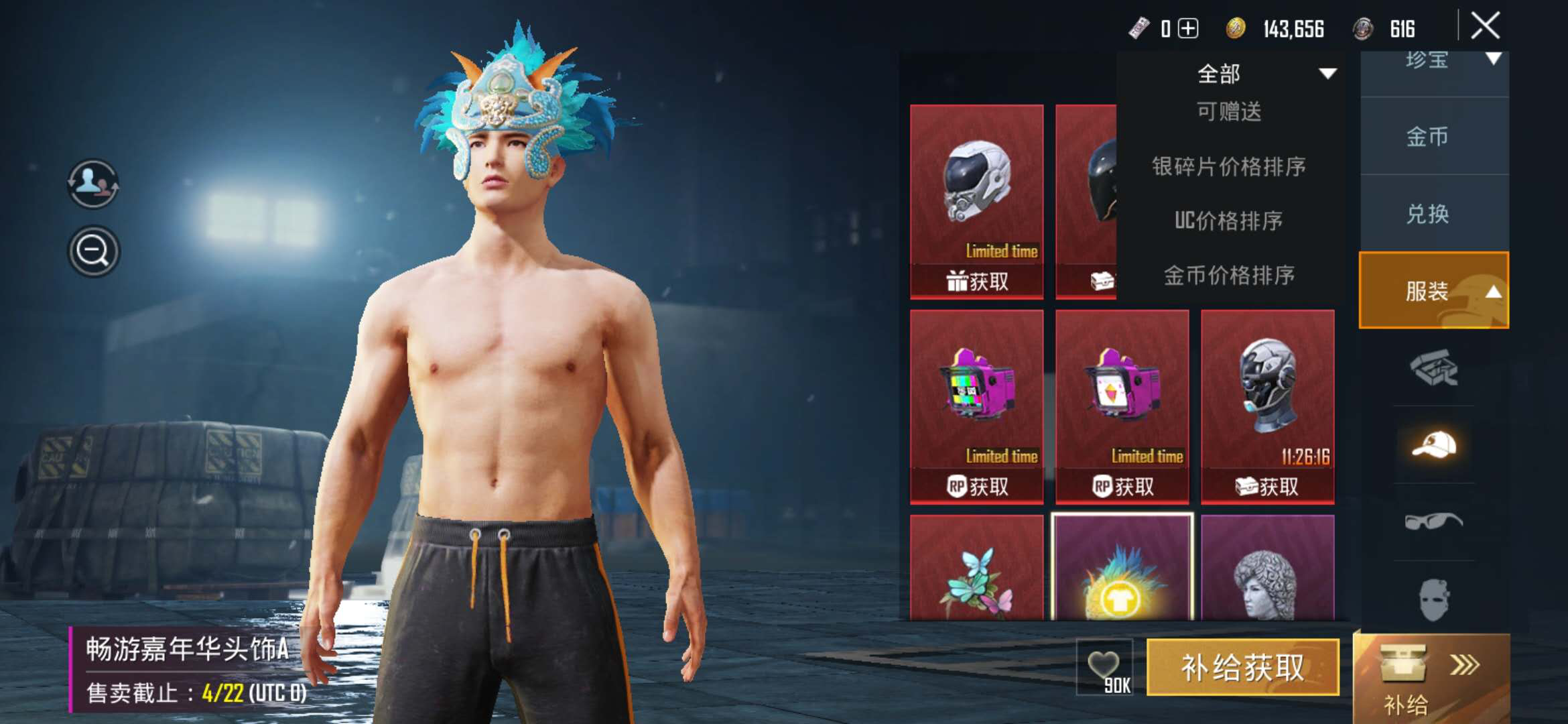Screen dimensions: 1568x724
Task: Toggle the 服装 clothing category
Action: tap(1434, 291)
